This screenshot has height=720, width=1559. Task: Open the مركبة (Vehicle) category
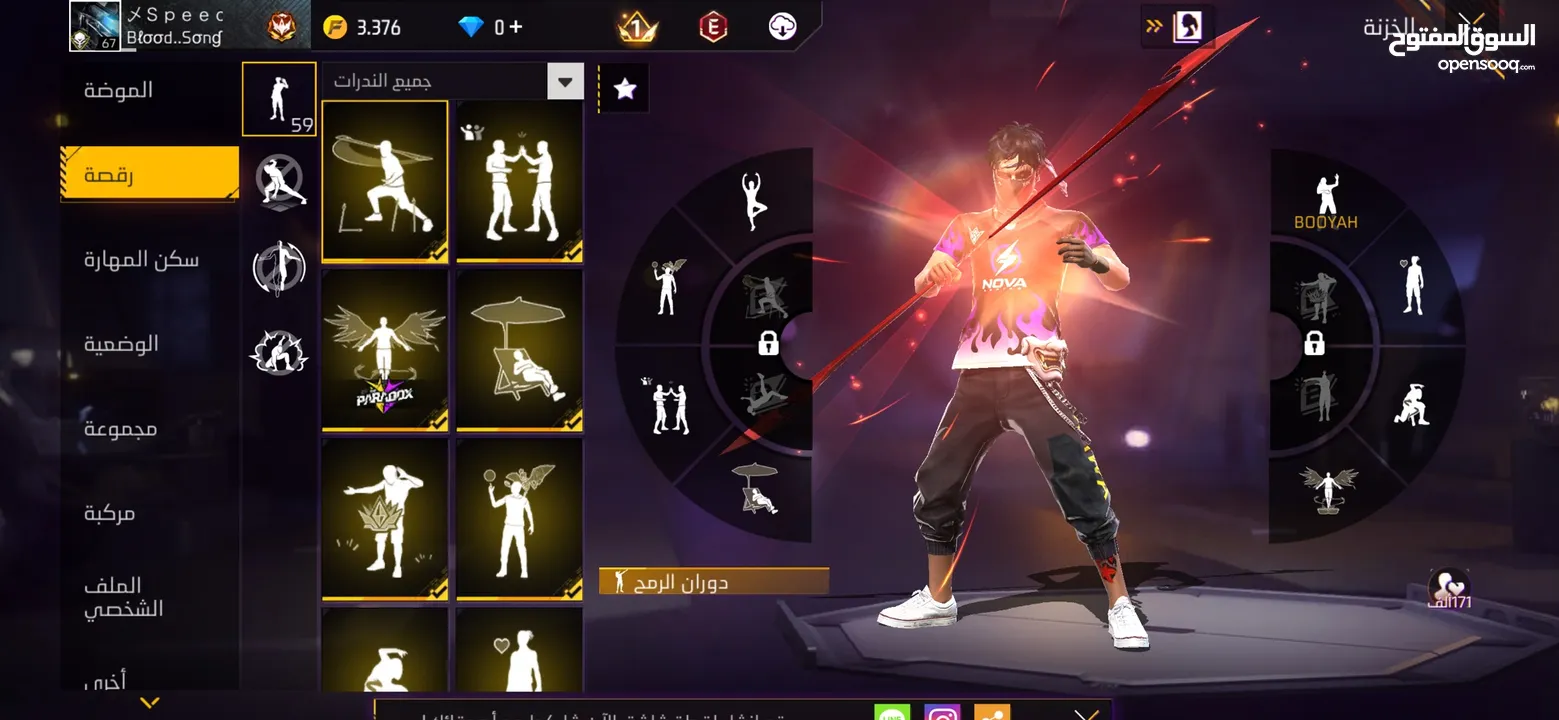(x=109, y=513)
